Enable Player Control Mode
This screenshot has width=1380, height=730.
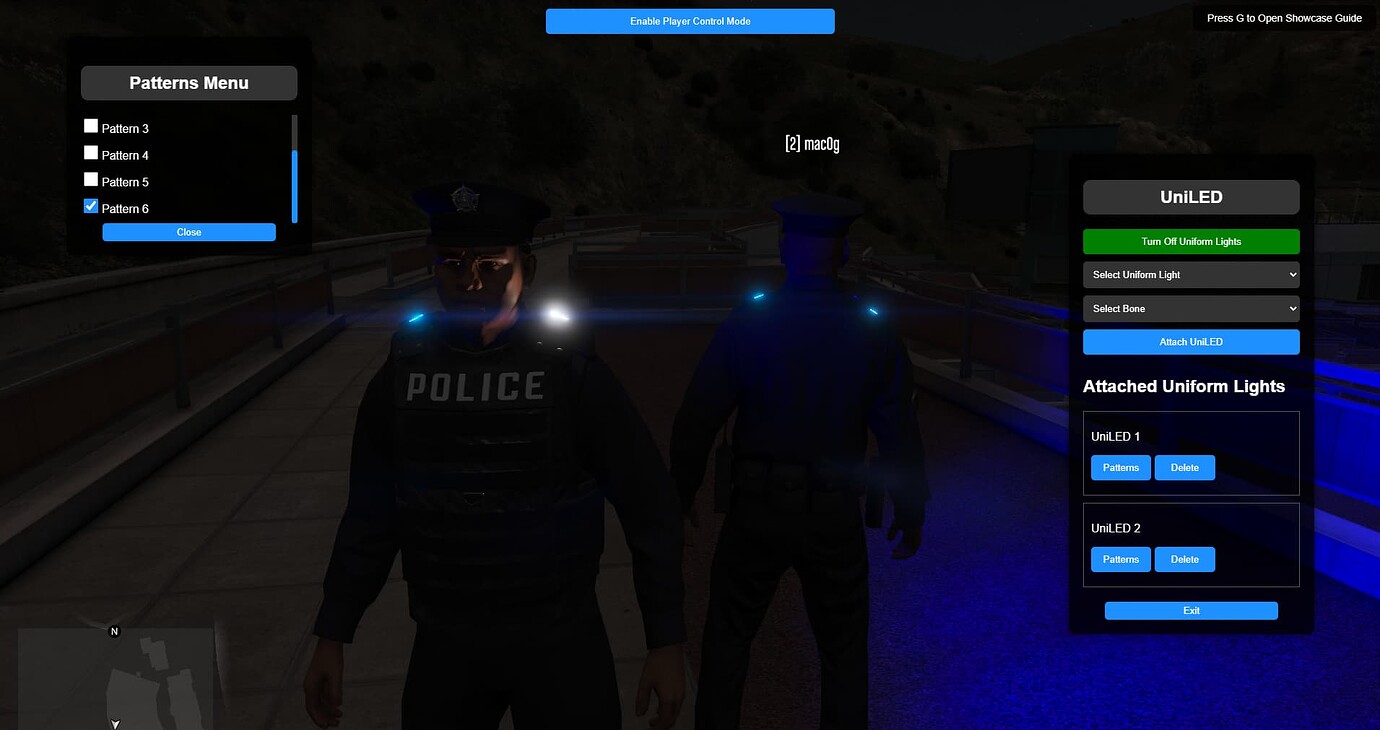click(x=690, y=20)
